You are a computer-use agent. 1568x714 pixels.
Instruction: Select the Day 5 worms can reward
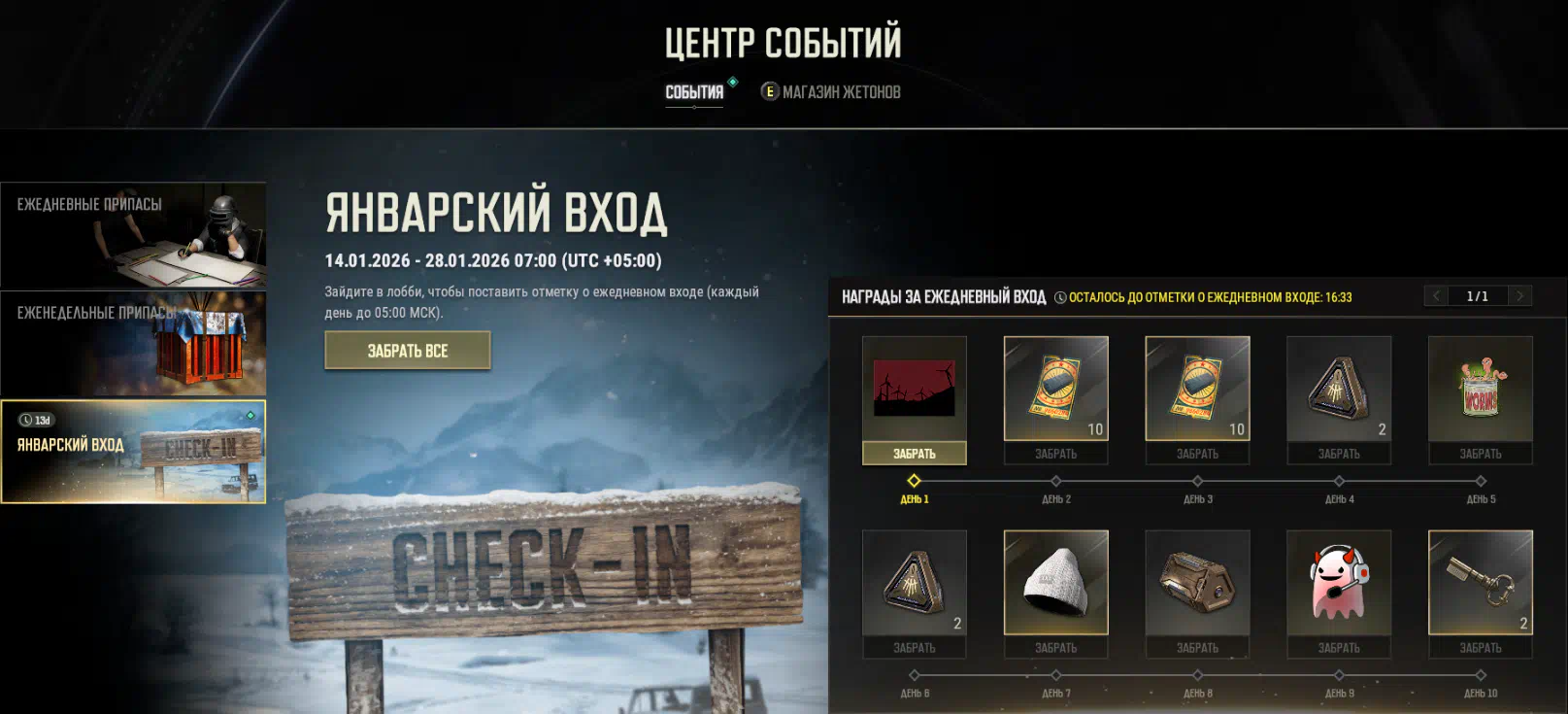coord(1481,389)
